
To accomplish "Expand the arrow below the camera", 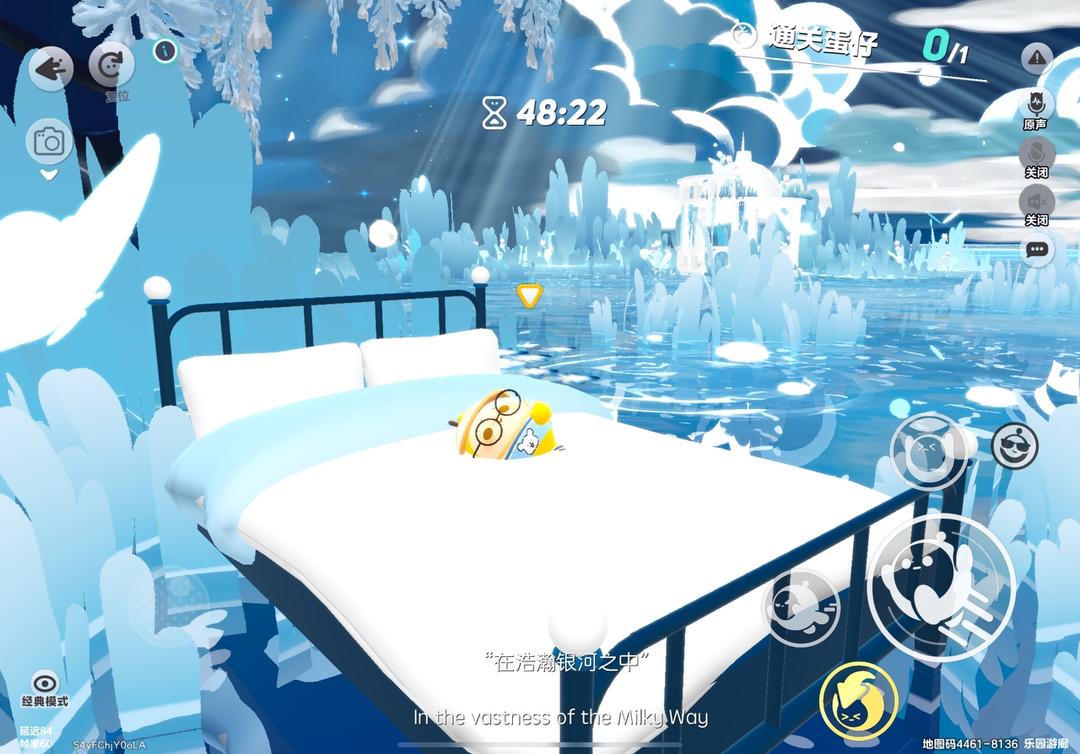I will [x=49, y=174].
